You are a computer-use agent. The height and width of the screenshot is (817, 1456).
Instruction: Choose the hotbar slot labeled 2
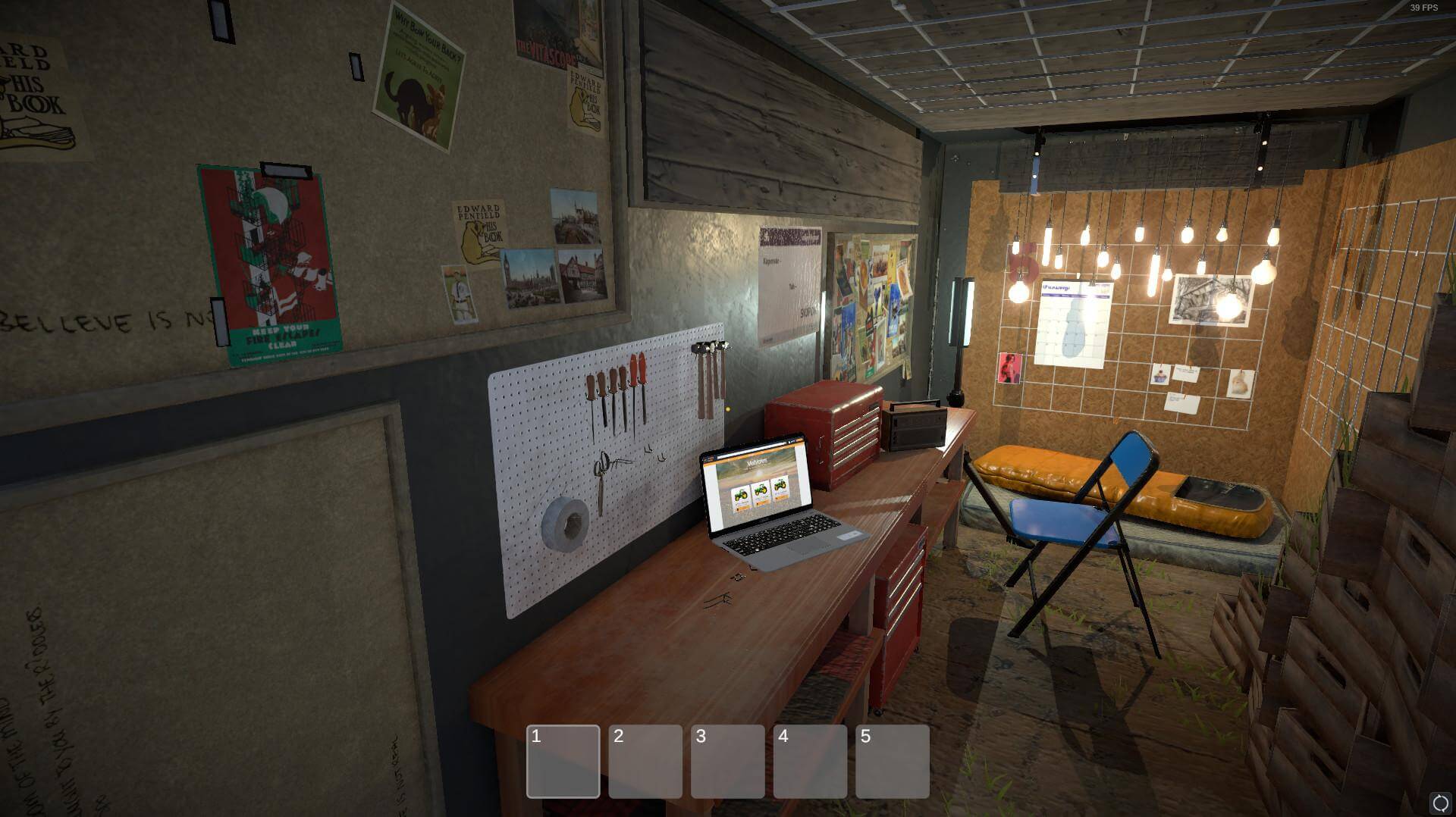(645, 761)
